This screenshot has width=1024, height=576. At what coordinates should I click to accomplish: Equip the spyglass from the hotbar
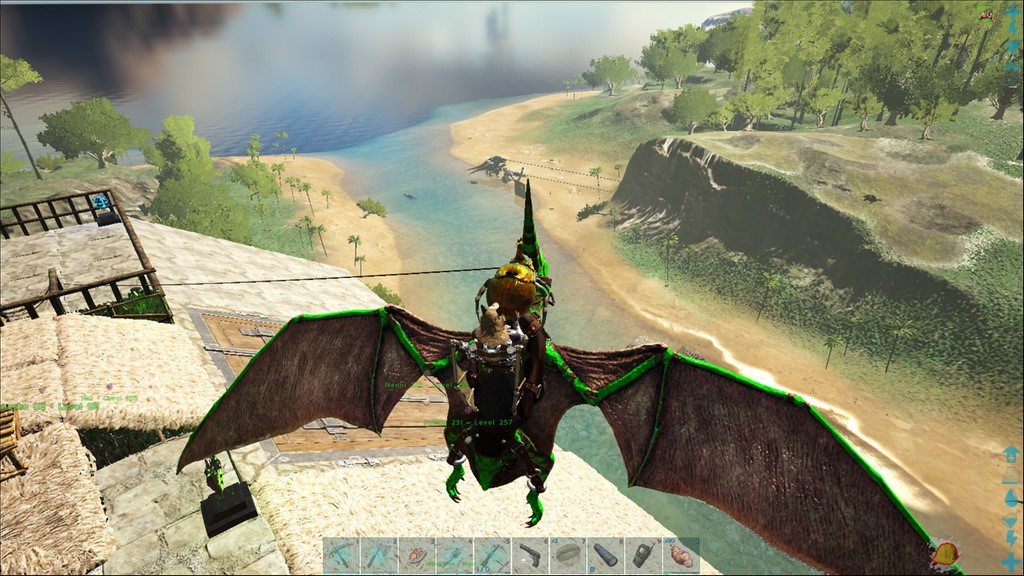(x=606, y=555)
